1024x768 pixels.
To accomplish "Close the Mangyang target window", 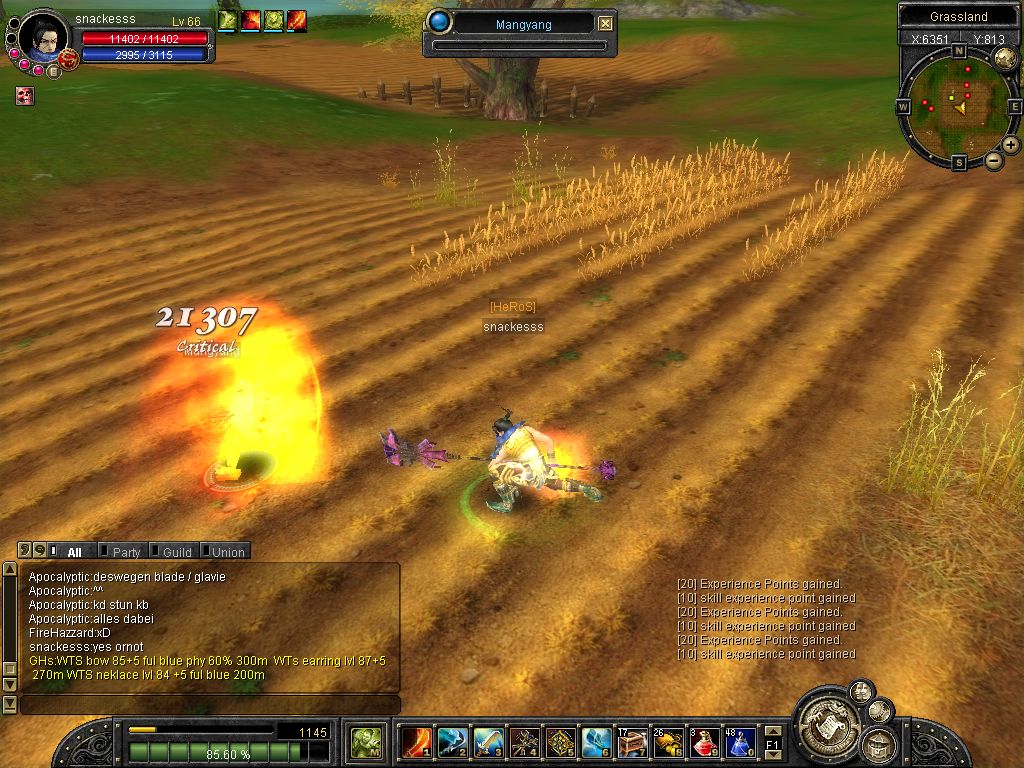I will click(x=606, y=24).
